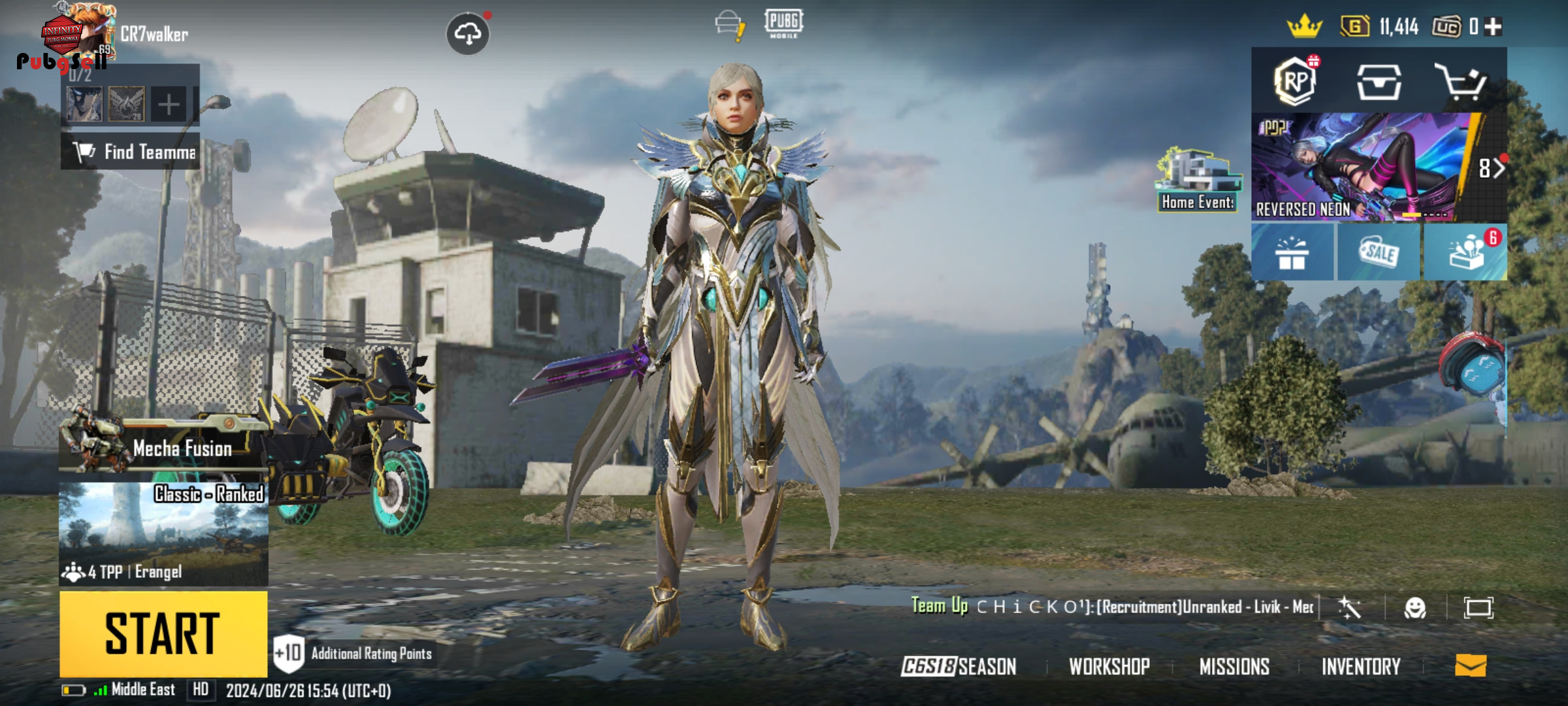Open the Missions menu
1568x706 pixels.
click(x=1234, y=666)
